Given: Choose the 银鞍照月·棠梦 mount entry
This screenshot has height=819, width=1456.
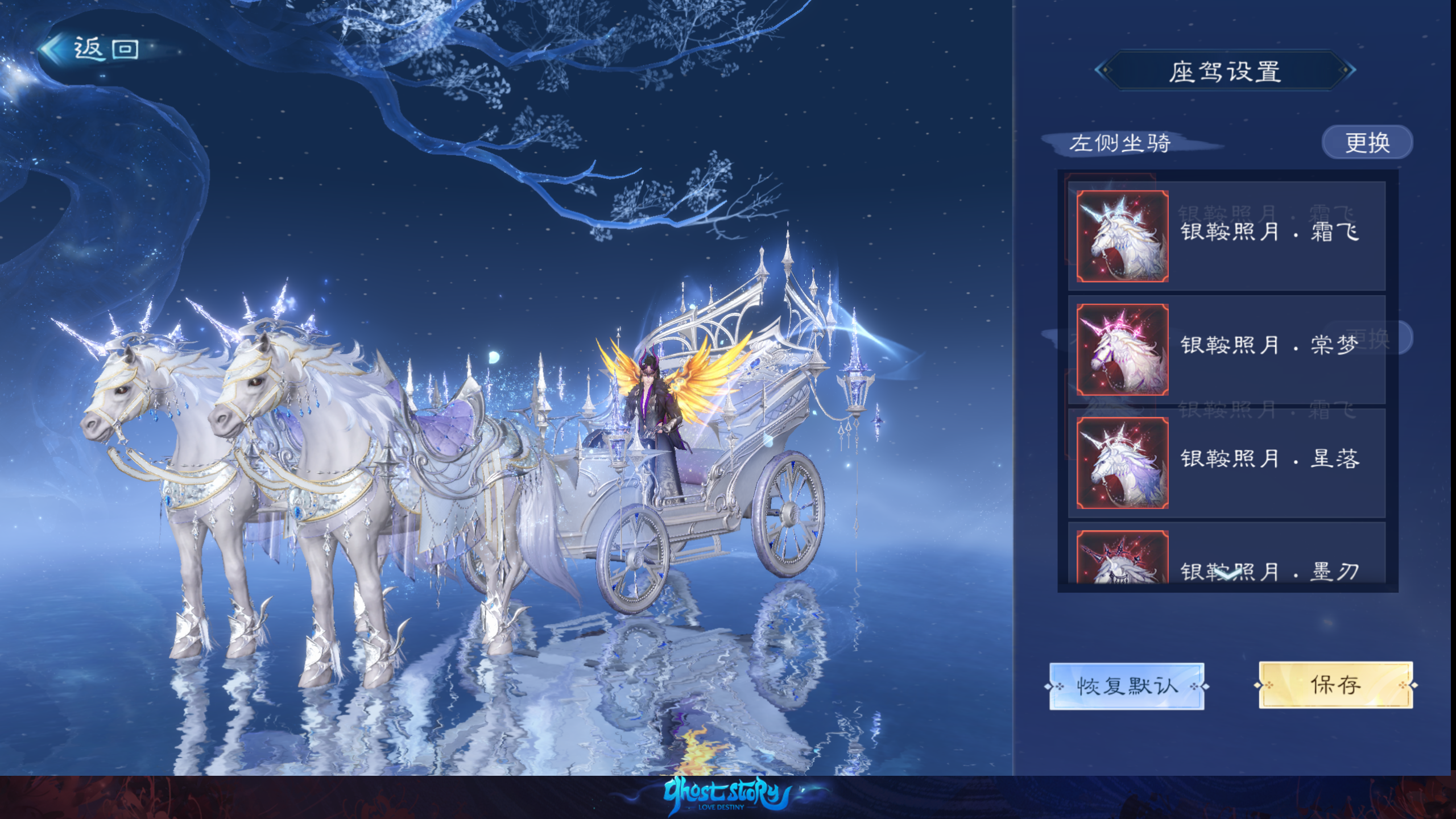Looking at the screenshot, I should click(x=1226, y=349).
